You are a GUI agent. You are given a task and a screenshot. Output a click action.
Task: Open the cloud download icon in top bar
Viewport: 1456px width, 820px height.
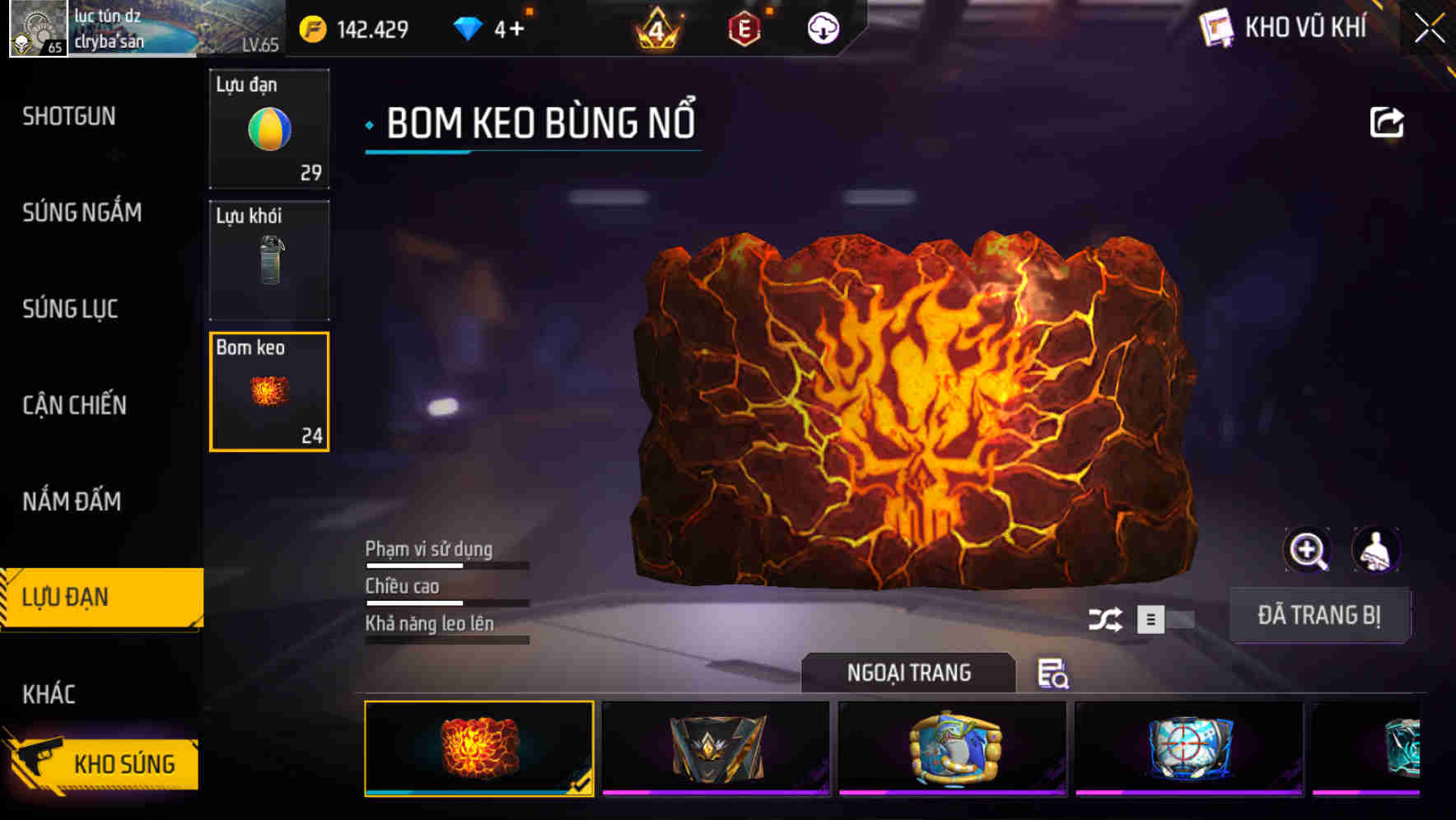coord(821,27)
